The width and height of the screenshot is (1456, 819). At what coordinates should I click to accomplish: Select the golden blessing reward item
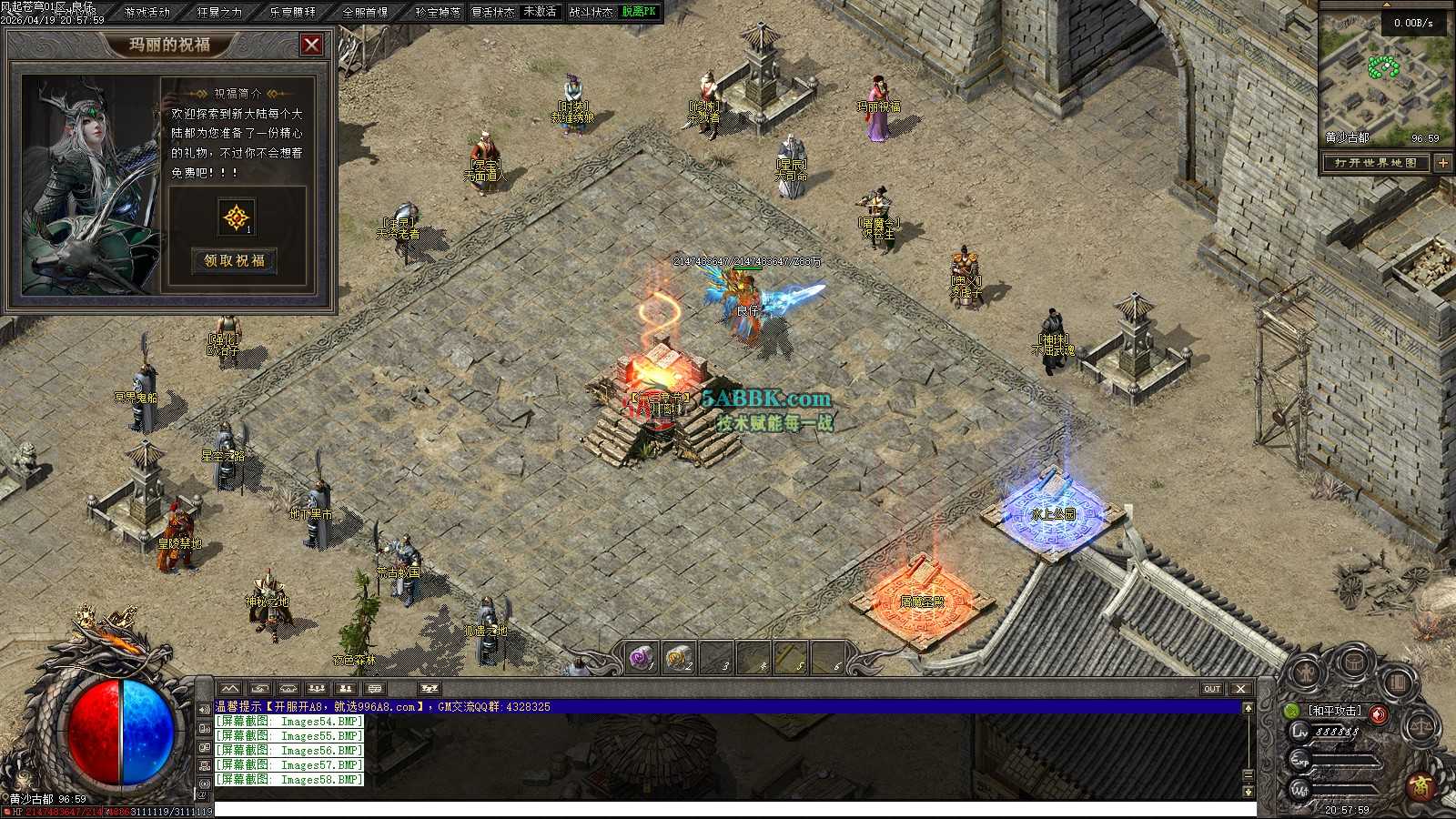[237, 217]
